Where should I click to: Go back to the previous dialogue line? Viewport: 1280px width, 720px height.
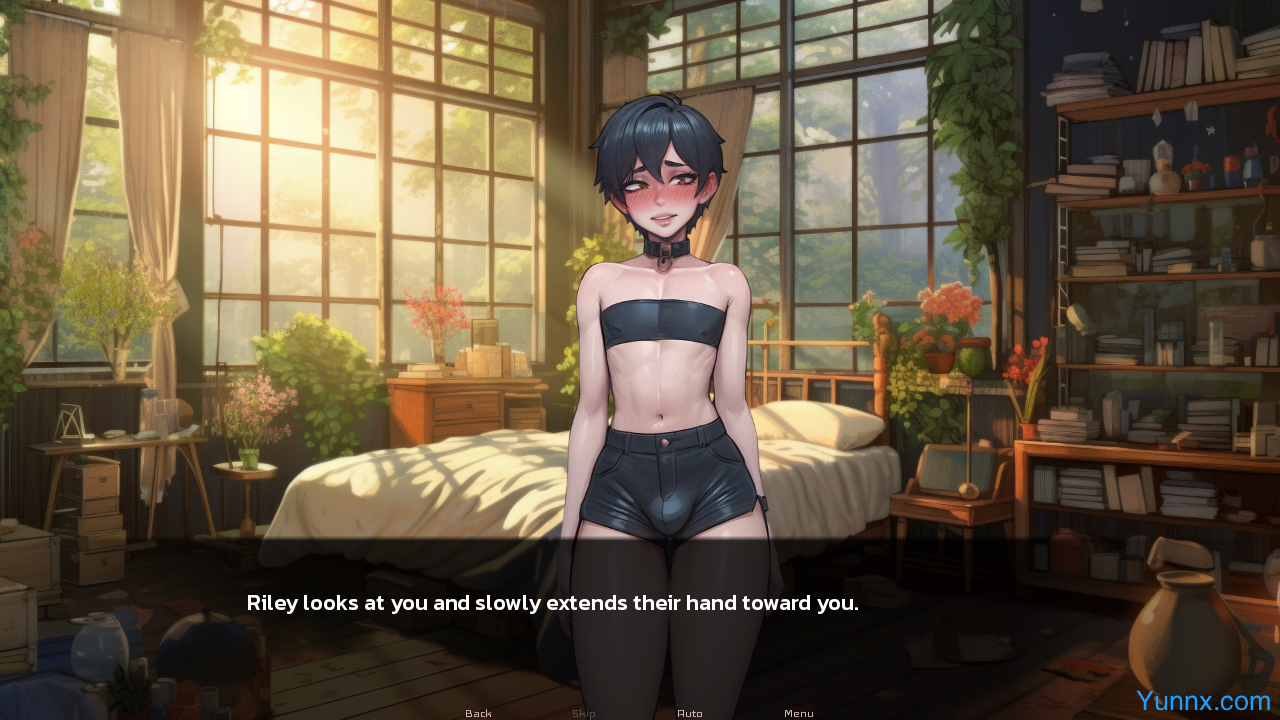478,713
